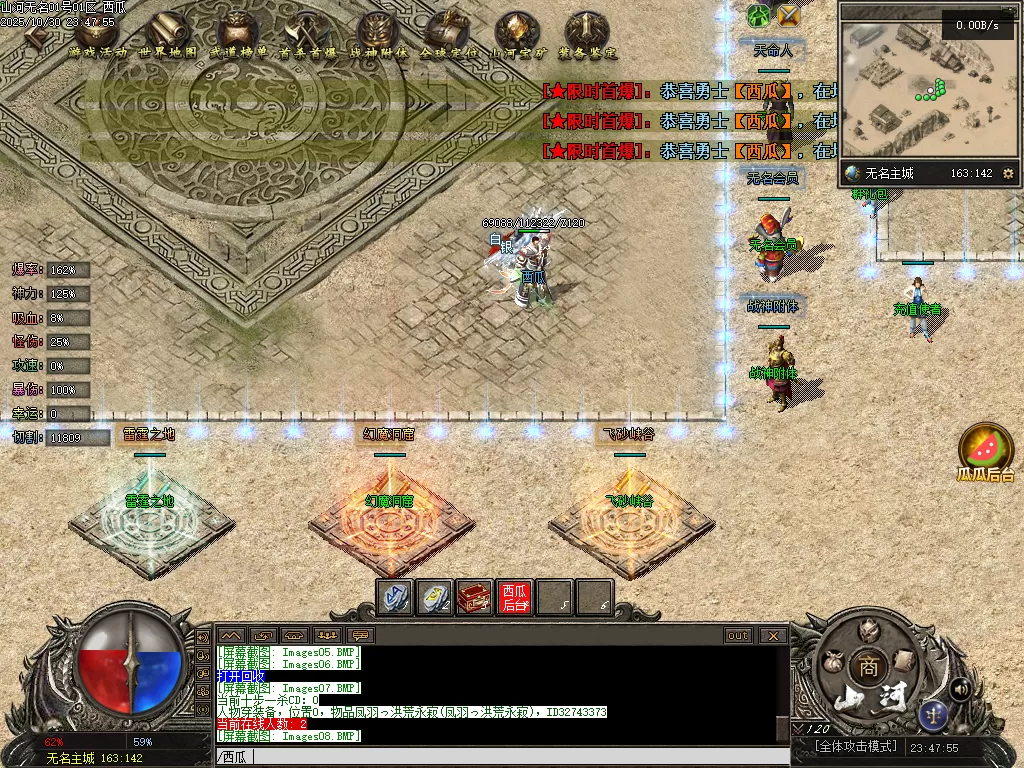
Task: Open the 瓜瓜后台 watermelon icon
Action: click(x=986, y=448)
